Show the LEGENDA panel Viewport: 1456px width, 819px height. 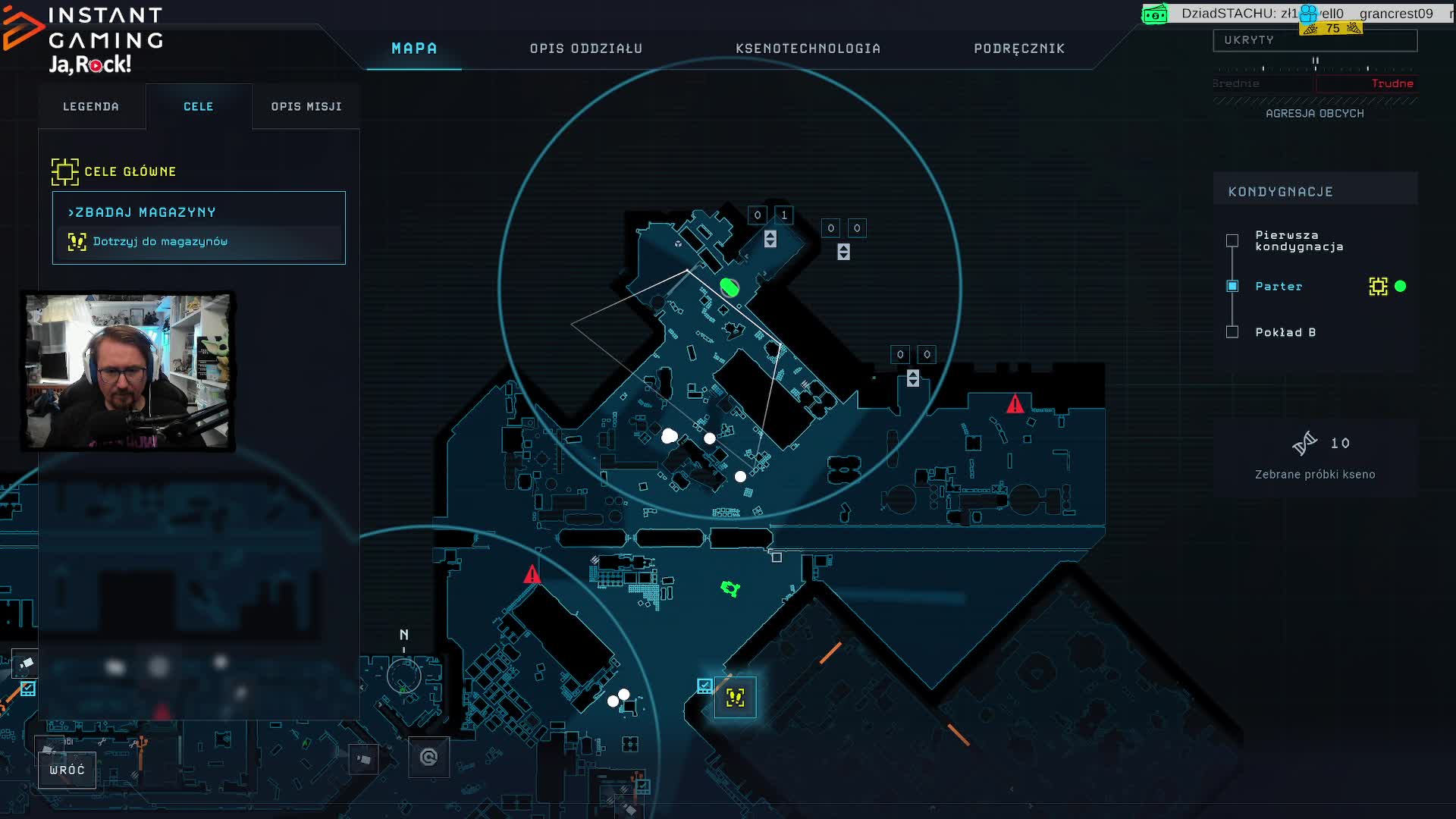[91, 107]
